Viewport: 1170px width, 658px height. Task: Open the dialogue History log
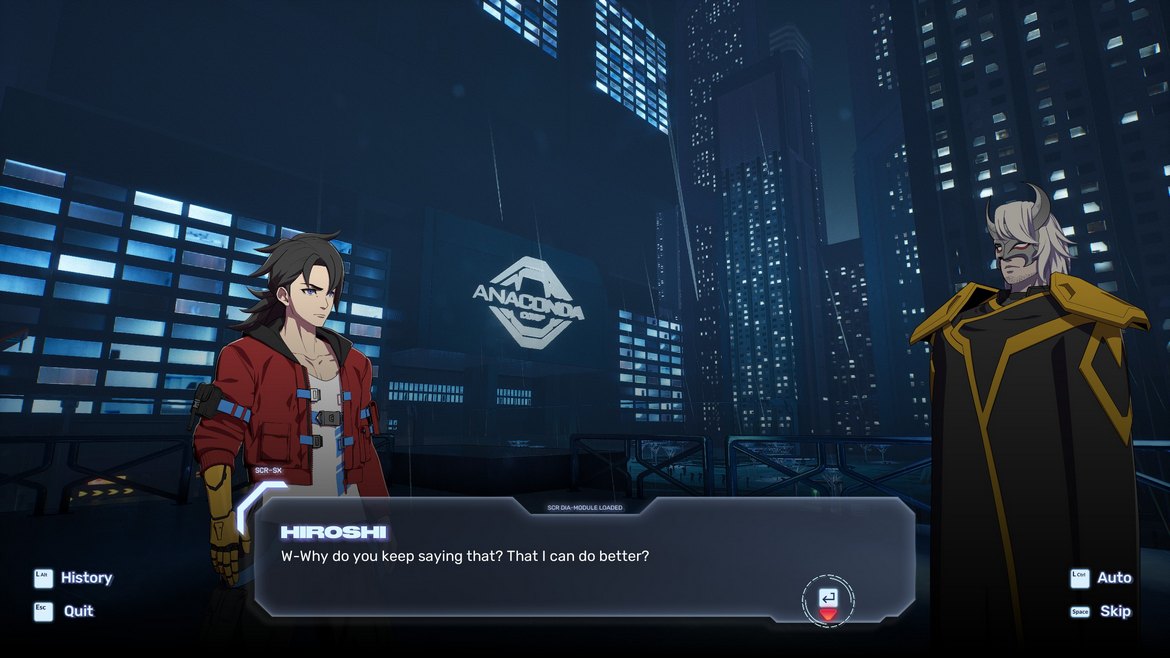coord(74,578)
